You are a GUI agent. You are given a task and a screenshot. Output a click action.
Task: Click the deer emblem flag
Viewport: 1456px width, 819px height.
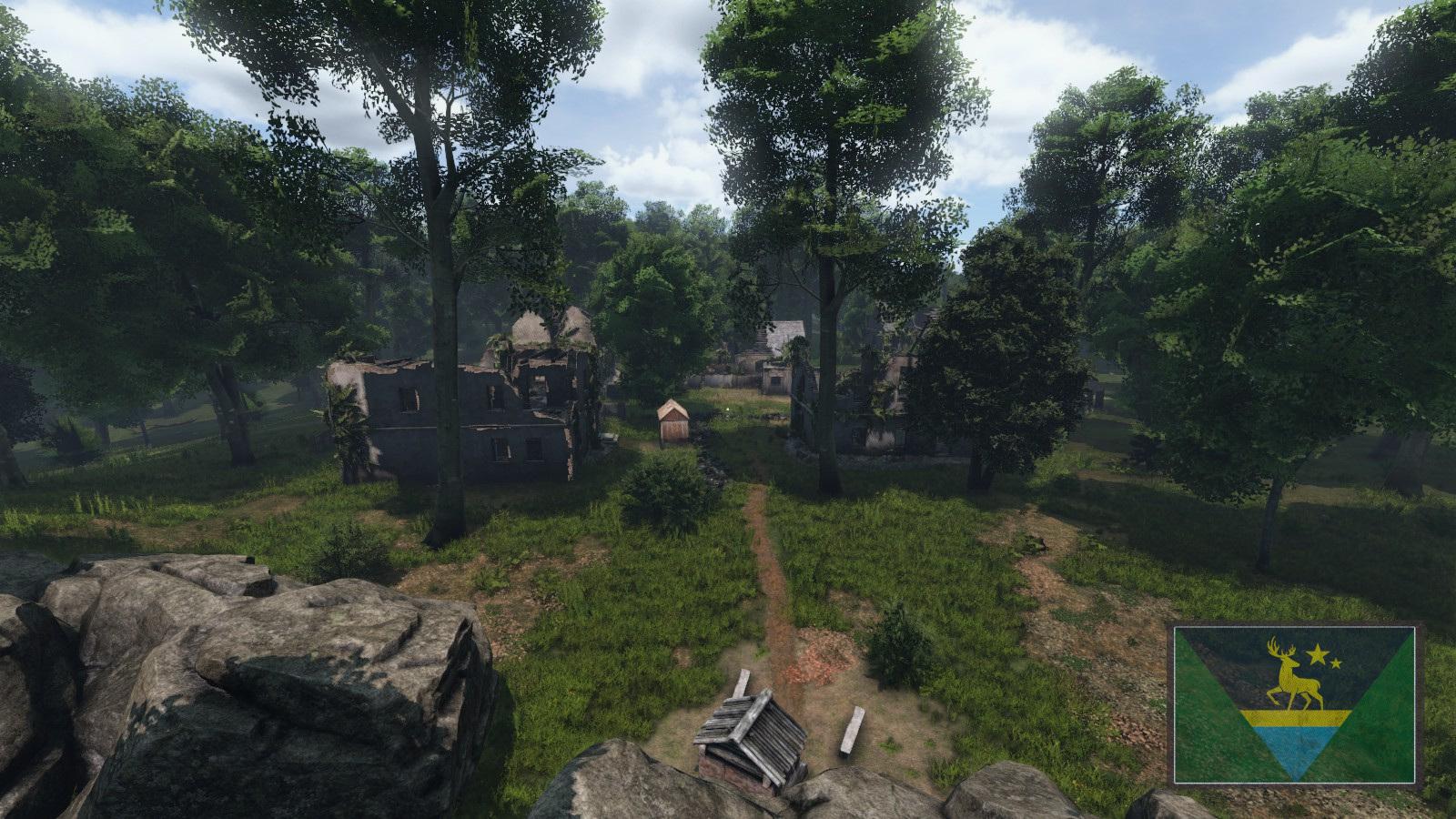point(1295,703)
